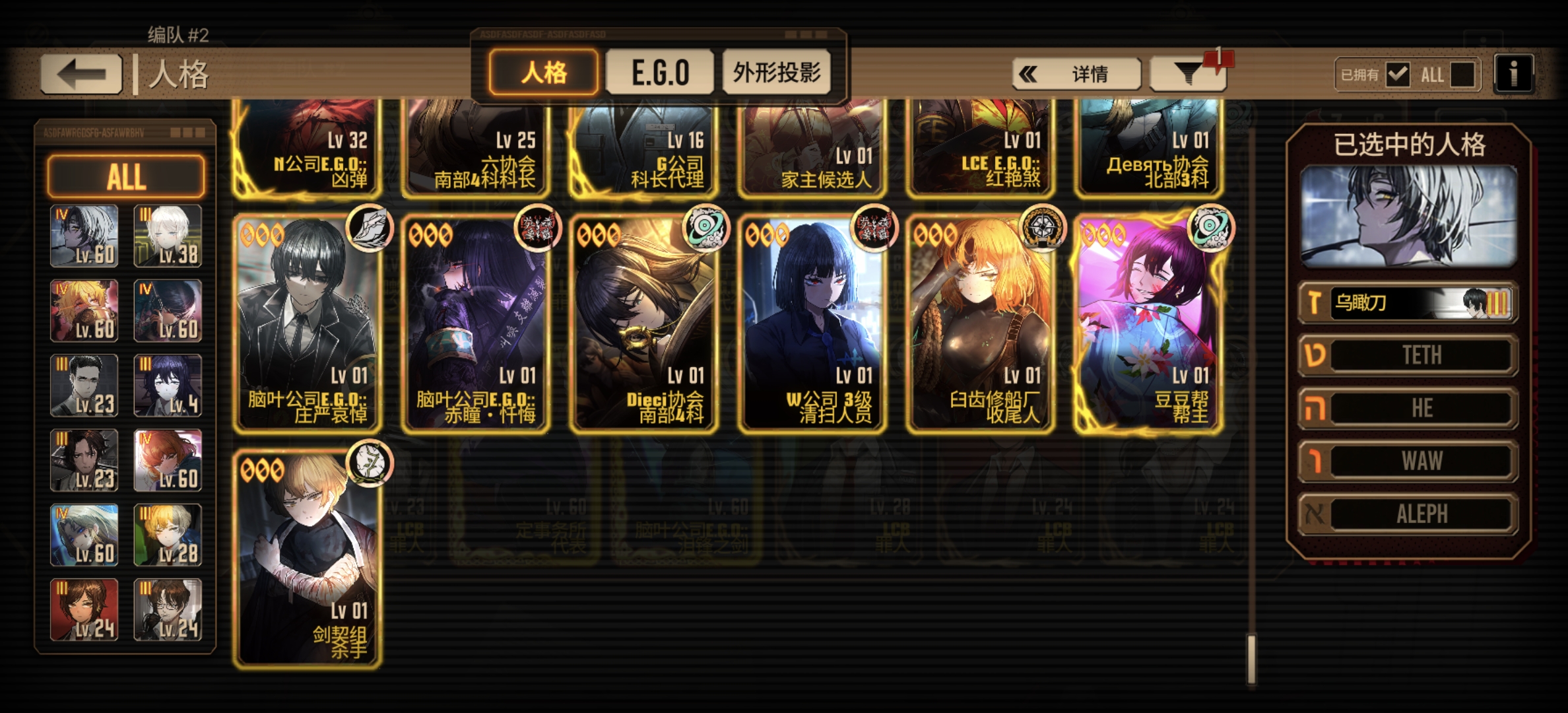Image resolution: width=1568 pixels, height=713 pixels.
Task: Enable the ALL checkbox
Action: pos(1464,75)
